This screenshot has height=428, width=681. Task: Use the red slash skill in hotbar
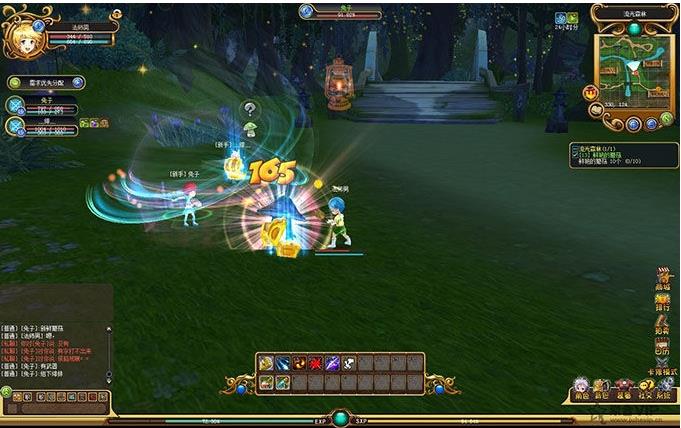tap(316, 363)
